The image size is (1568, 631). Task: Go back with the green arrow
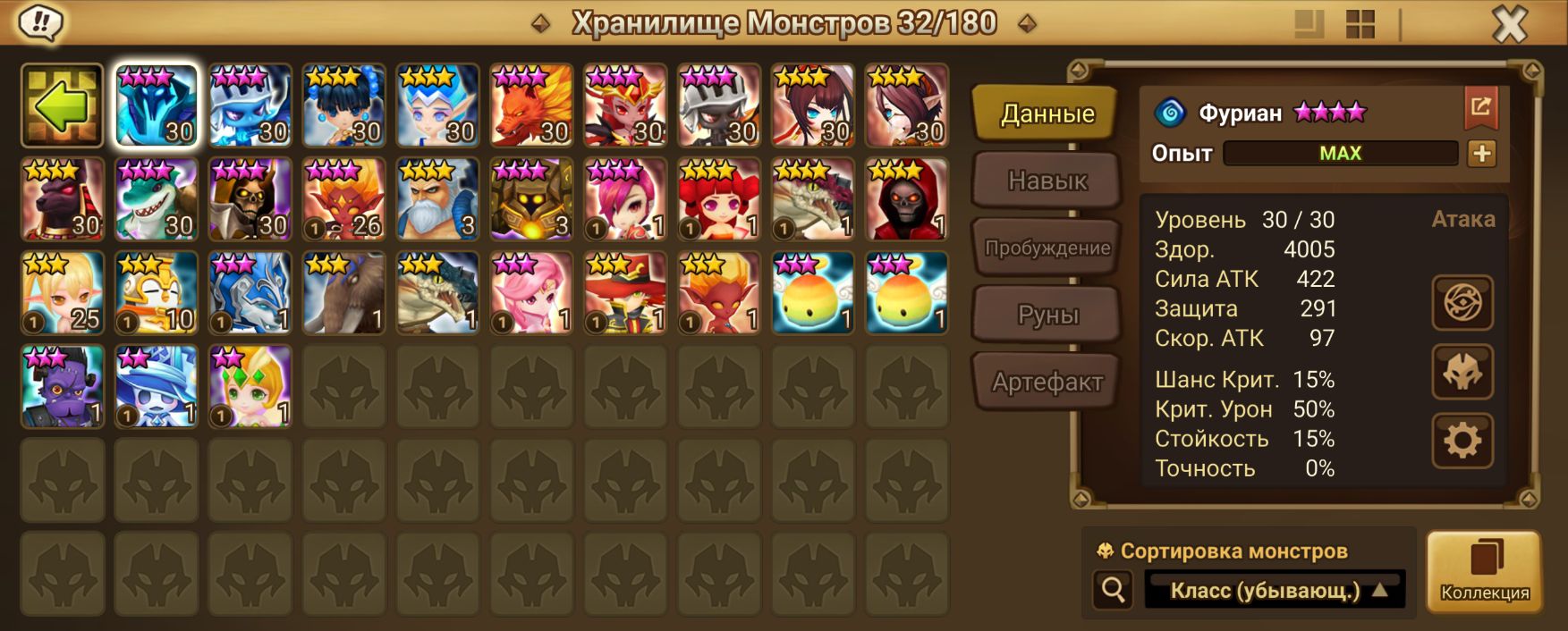63,105
